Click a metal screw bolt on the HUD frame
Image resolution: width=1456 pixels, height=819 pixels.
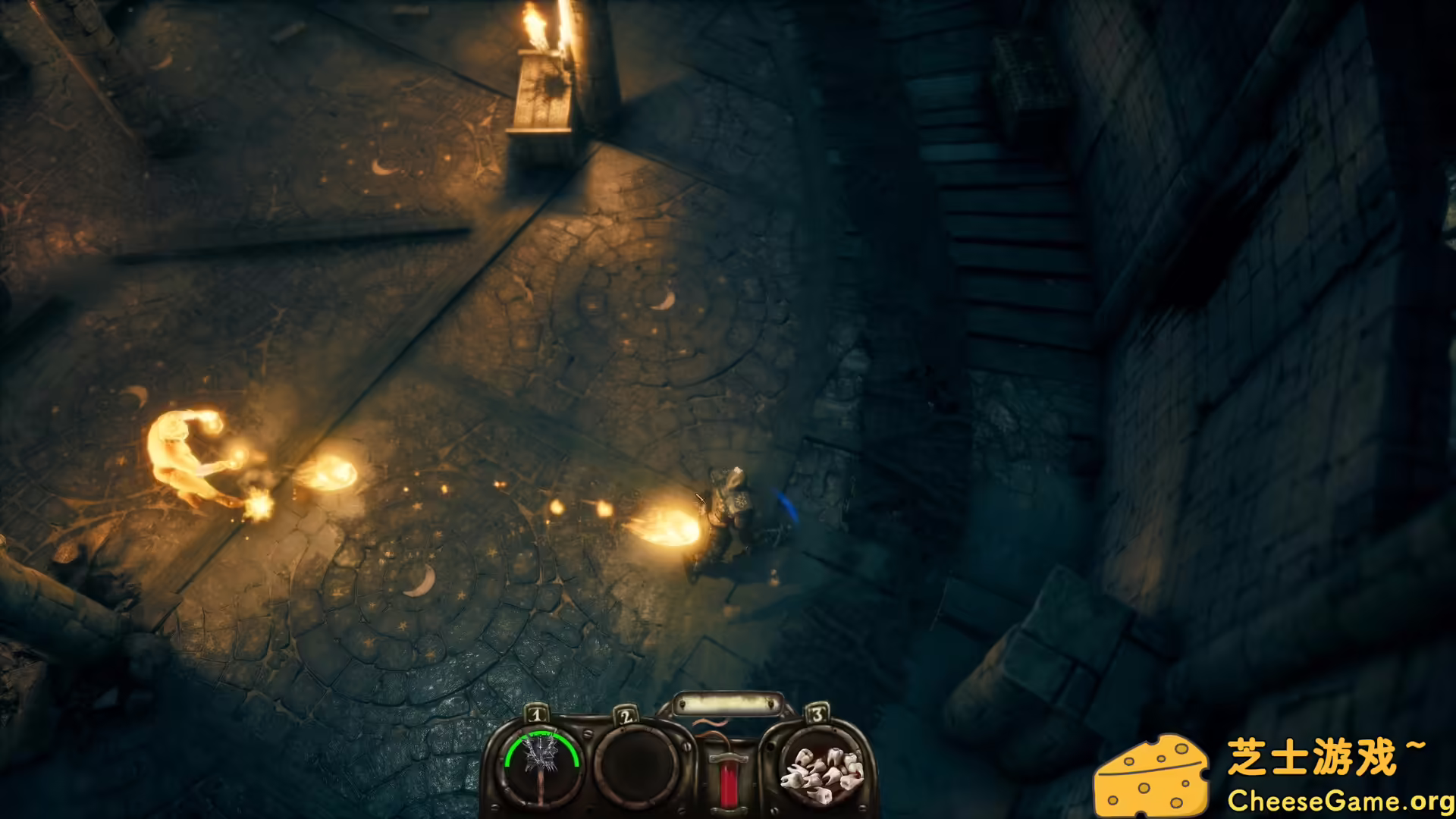pos(587,734)
